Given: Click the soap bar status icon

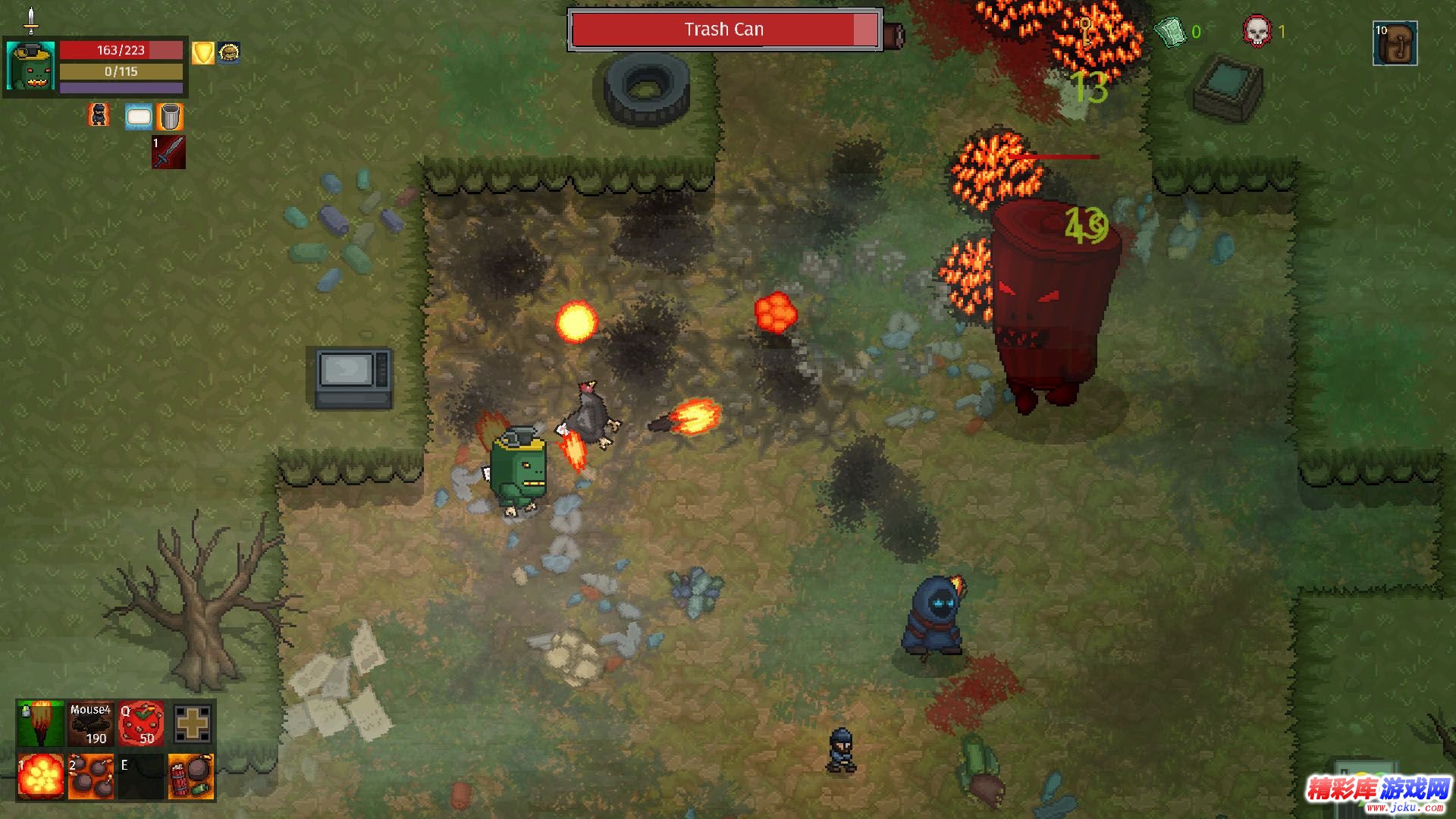Looking at the screenshot, I should point(139,117).
